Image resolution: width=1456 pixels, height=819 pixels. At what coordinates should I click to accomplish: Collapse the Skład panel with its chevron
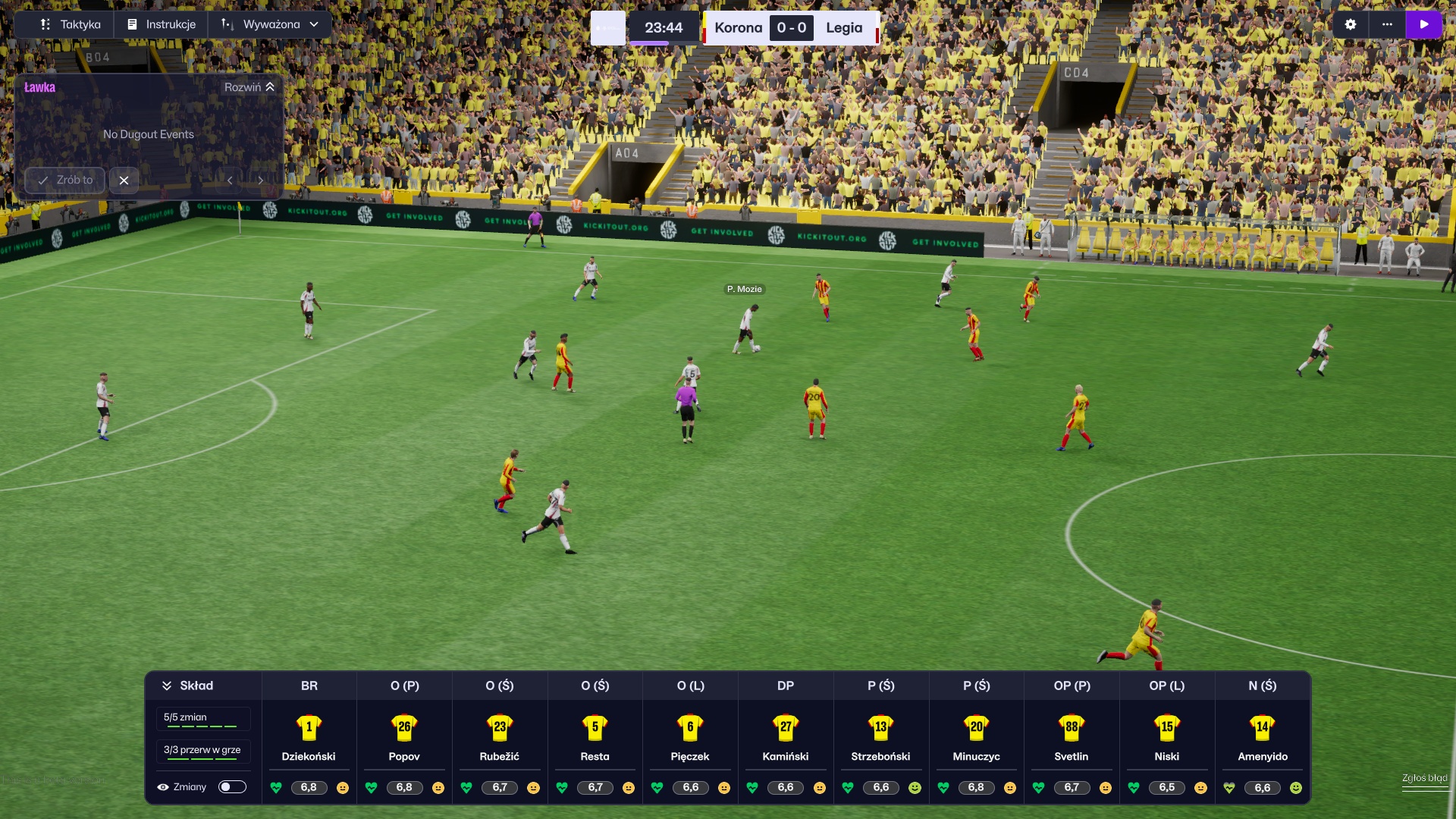pyautogui.click(x=167, y=686)
